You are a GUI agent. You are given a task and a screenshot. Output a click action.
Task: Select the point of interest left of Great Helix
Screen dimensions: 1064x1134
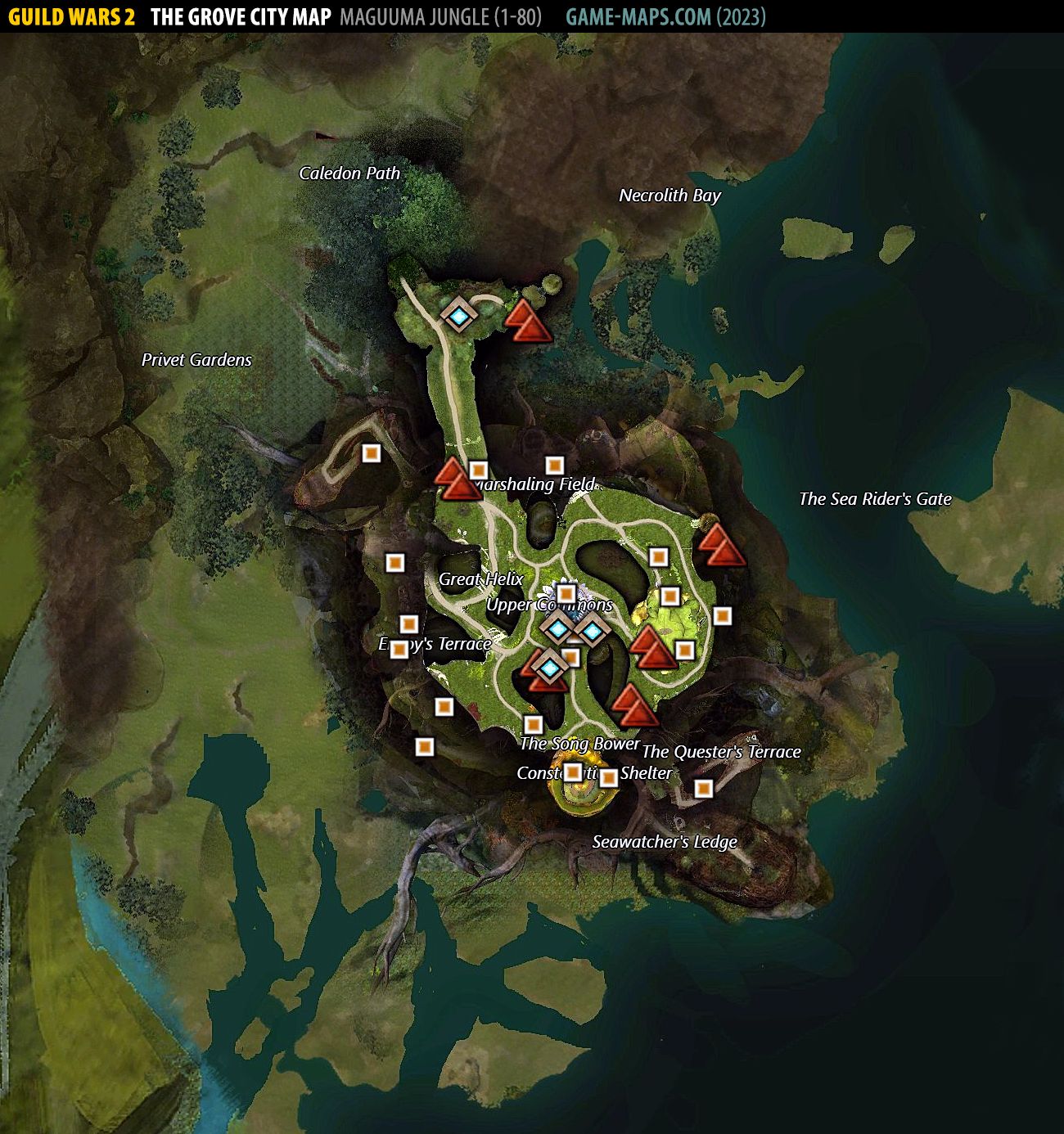click(394, 563)
